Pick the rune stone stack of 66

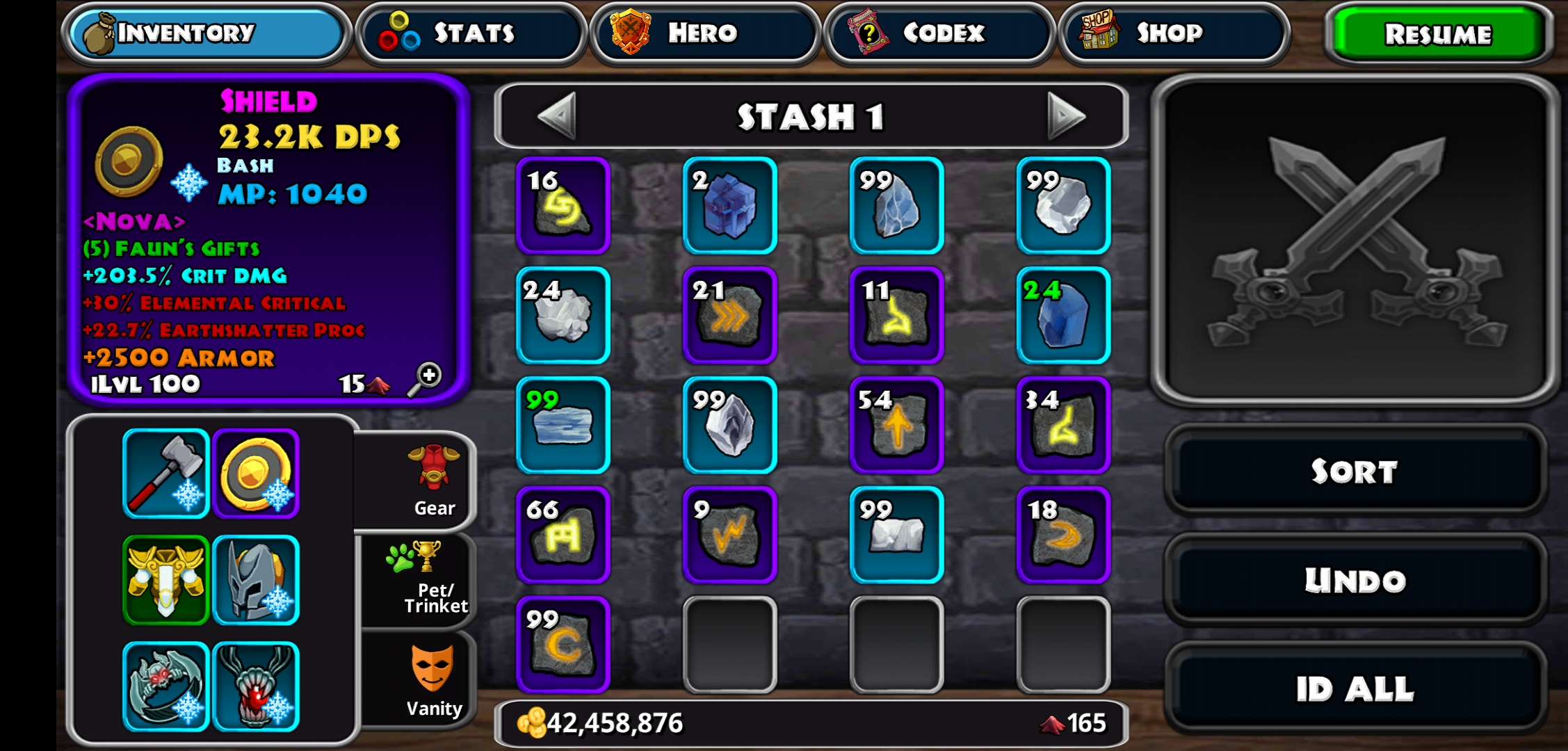(563, 535)
